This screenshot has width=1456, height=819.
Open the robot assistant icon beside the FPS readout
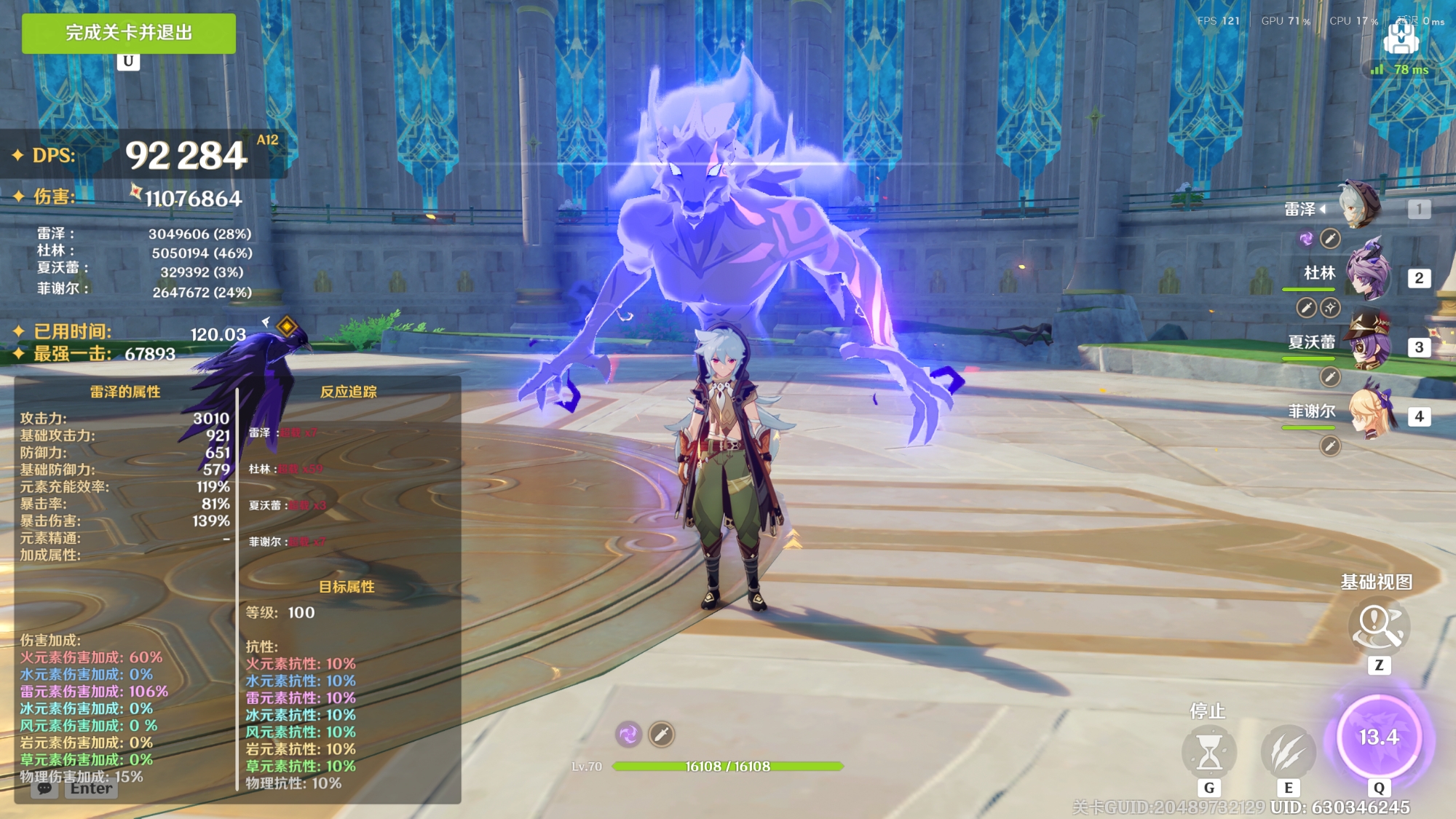1400,38
